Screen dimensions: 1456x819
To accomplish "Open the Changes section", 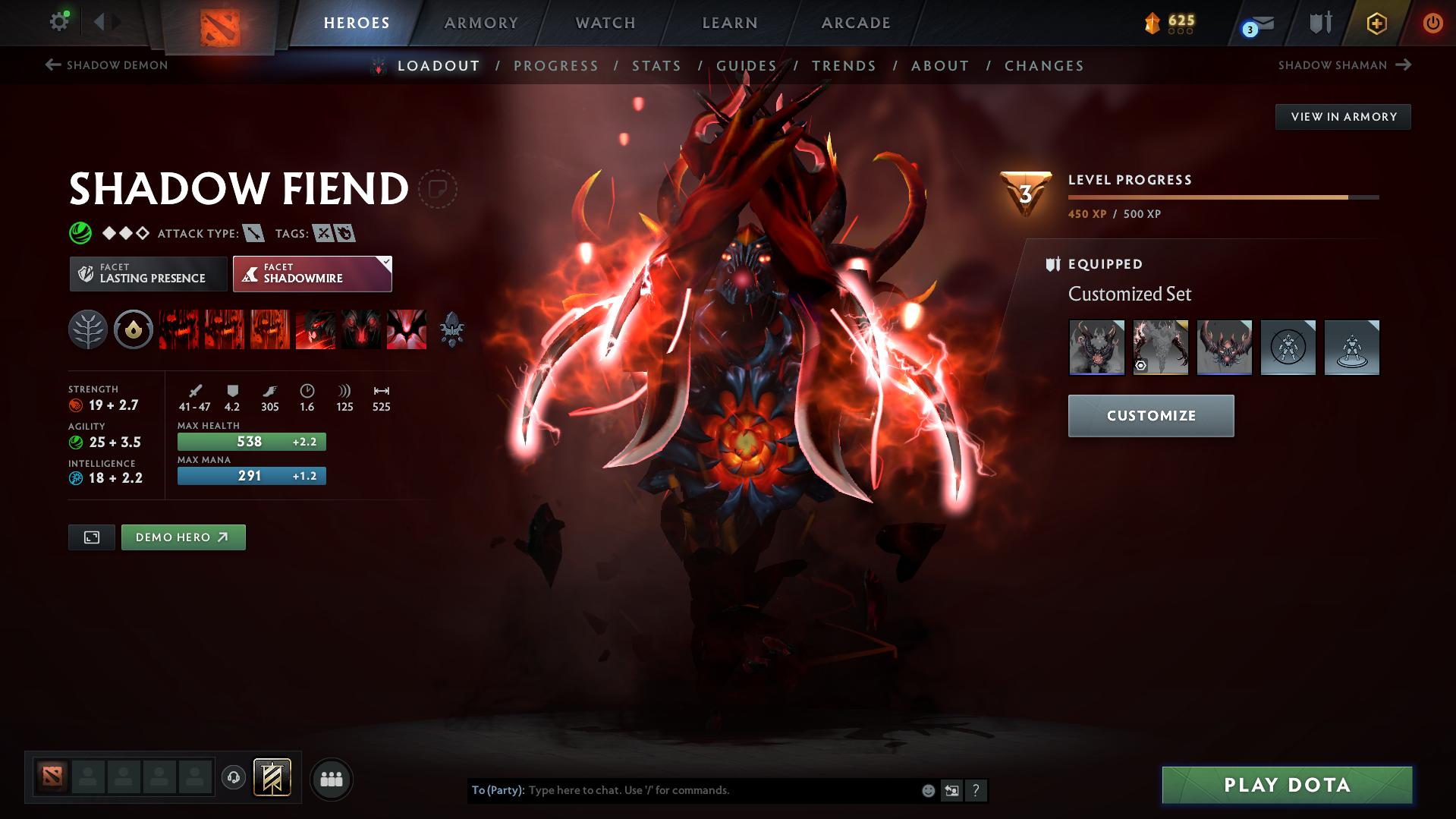I will pos(1044,66).
